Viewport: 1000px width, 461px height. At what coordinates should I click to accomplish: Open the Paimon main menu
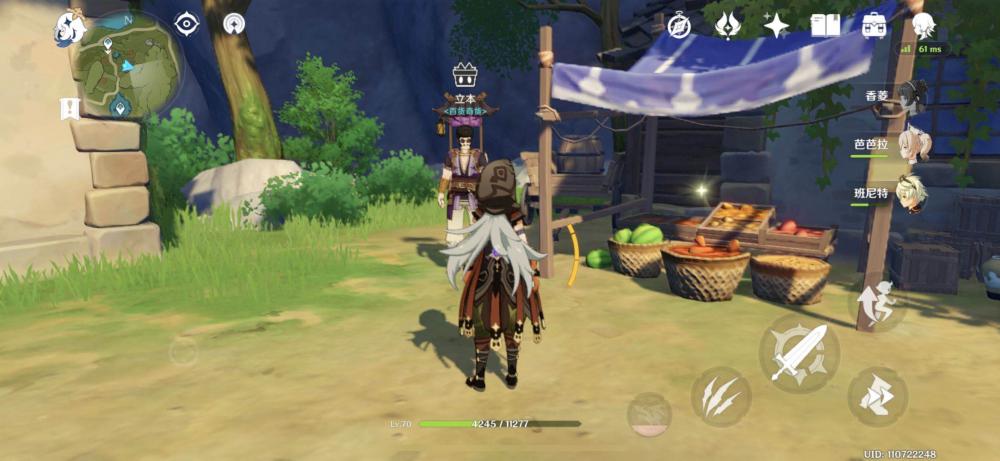[x=69, y=27]
